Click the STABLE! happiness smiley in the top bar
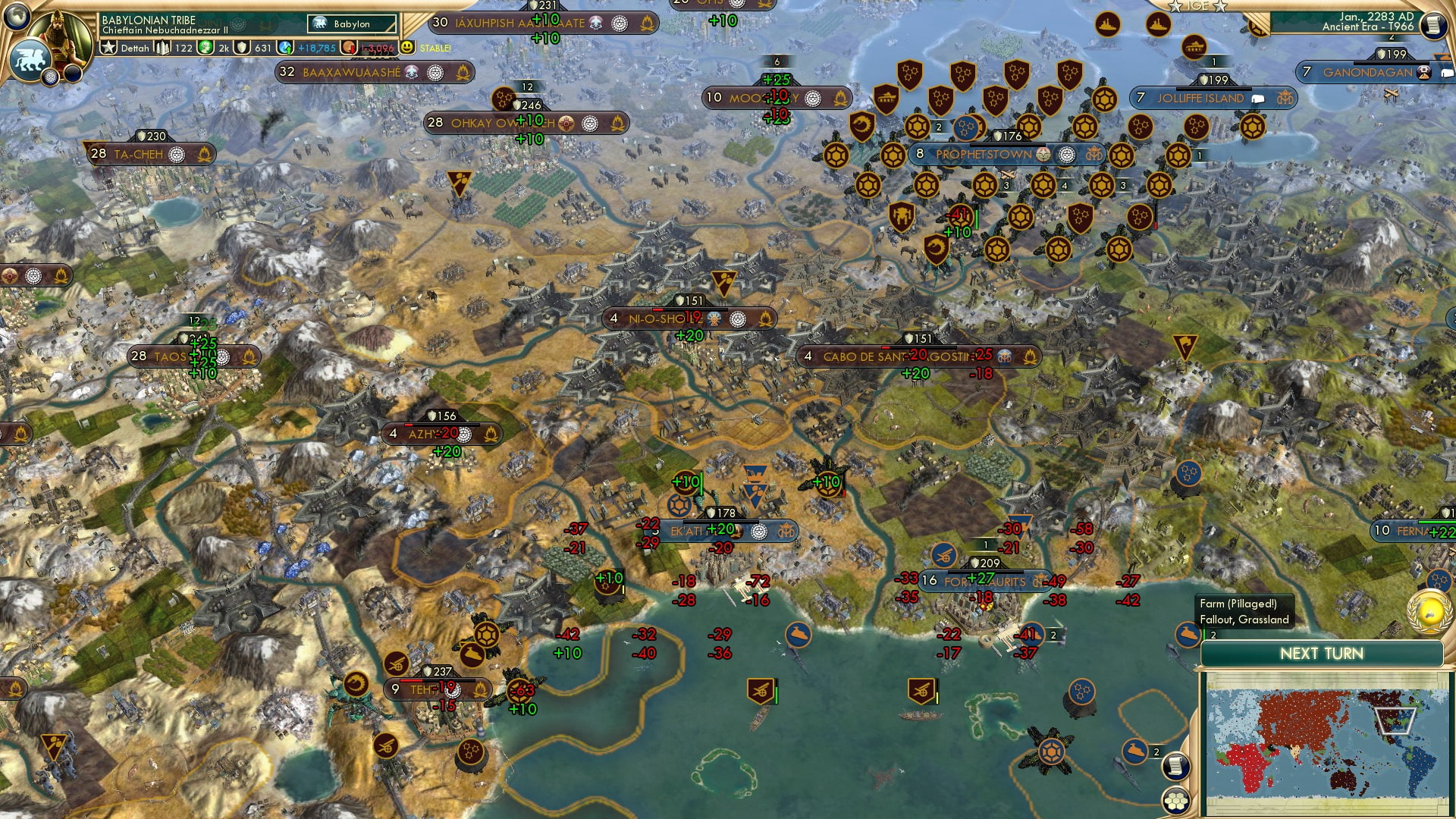 tap(409, 47)
